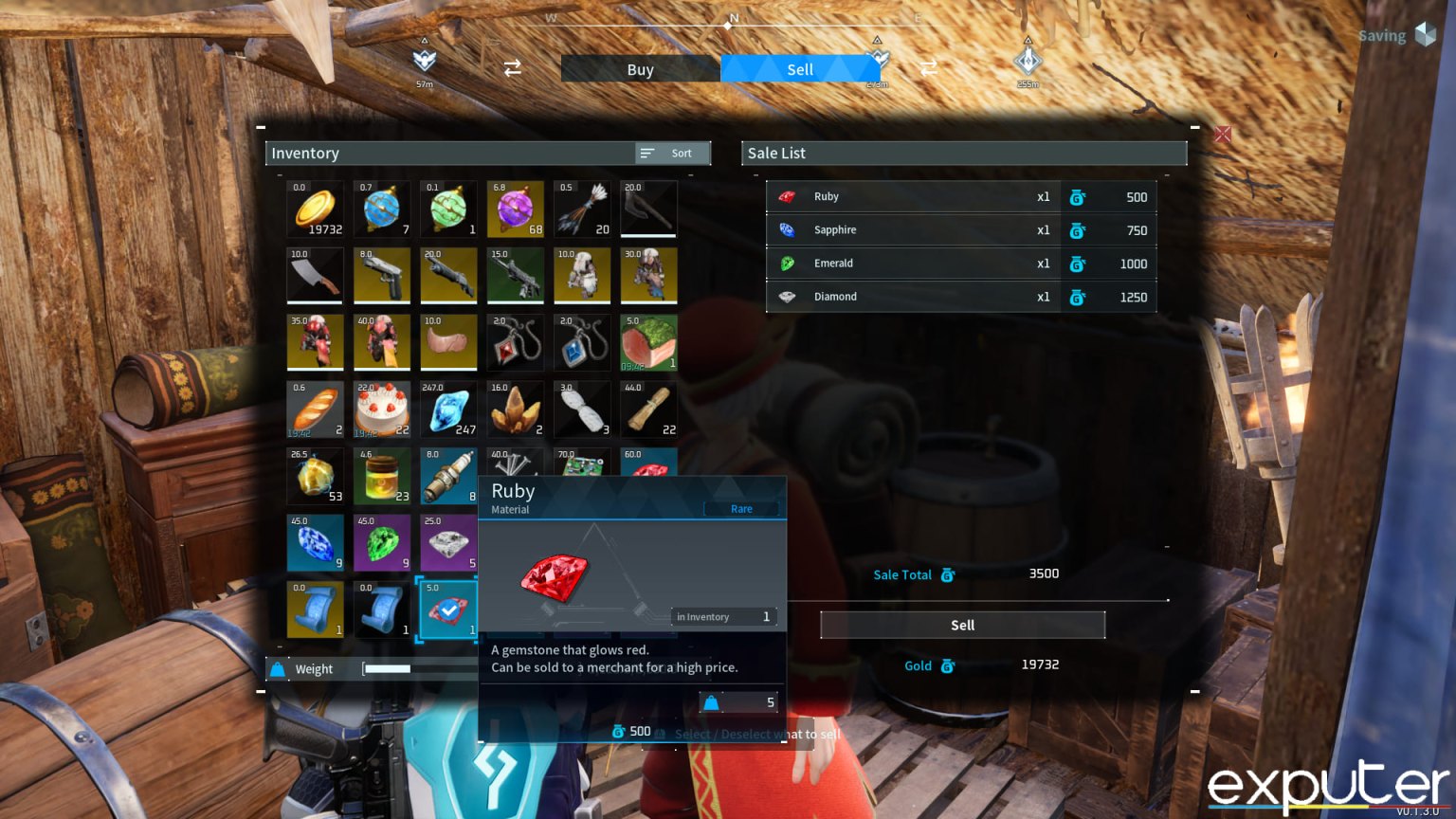
Task: Select the baguette food item
Action: click(x=315, y=409)
